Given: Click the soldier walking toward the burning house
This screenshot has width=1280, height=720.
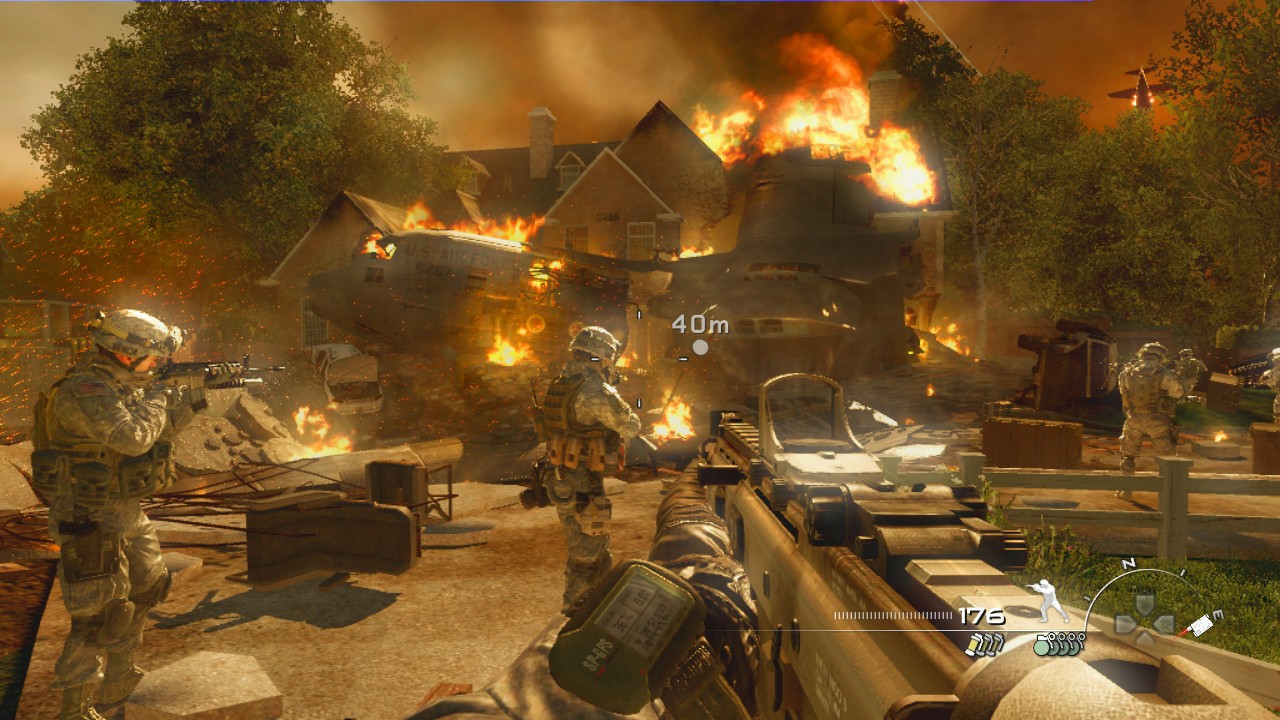Looking at the screenshot, I should pyautogui.click(x=585, y=440).
